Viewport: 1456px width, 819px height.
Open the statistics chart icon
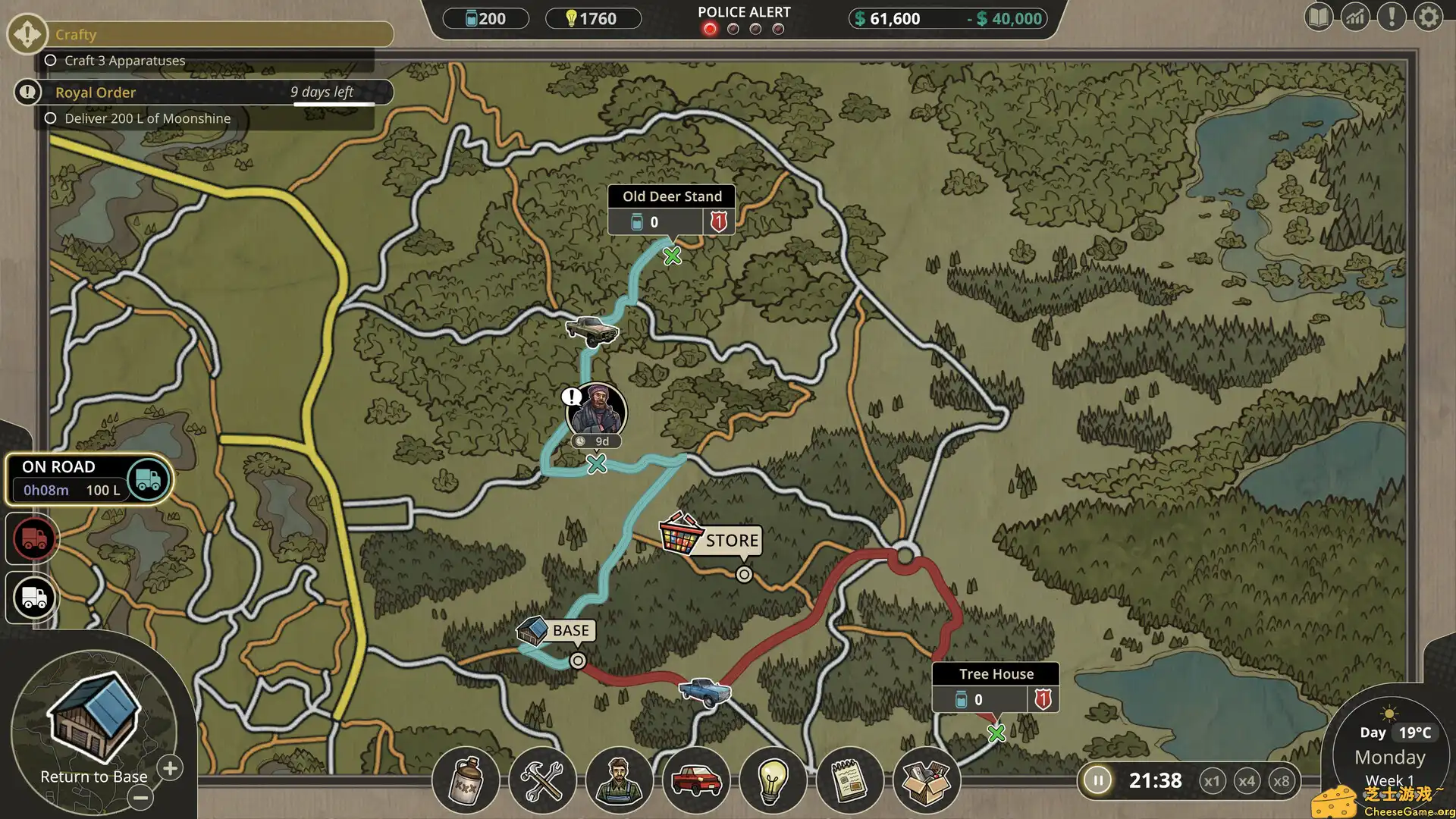(x=1355, y=17)
